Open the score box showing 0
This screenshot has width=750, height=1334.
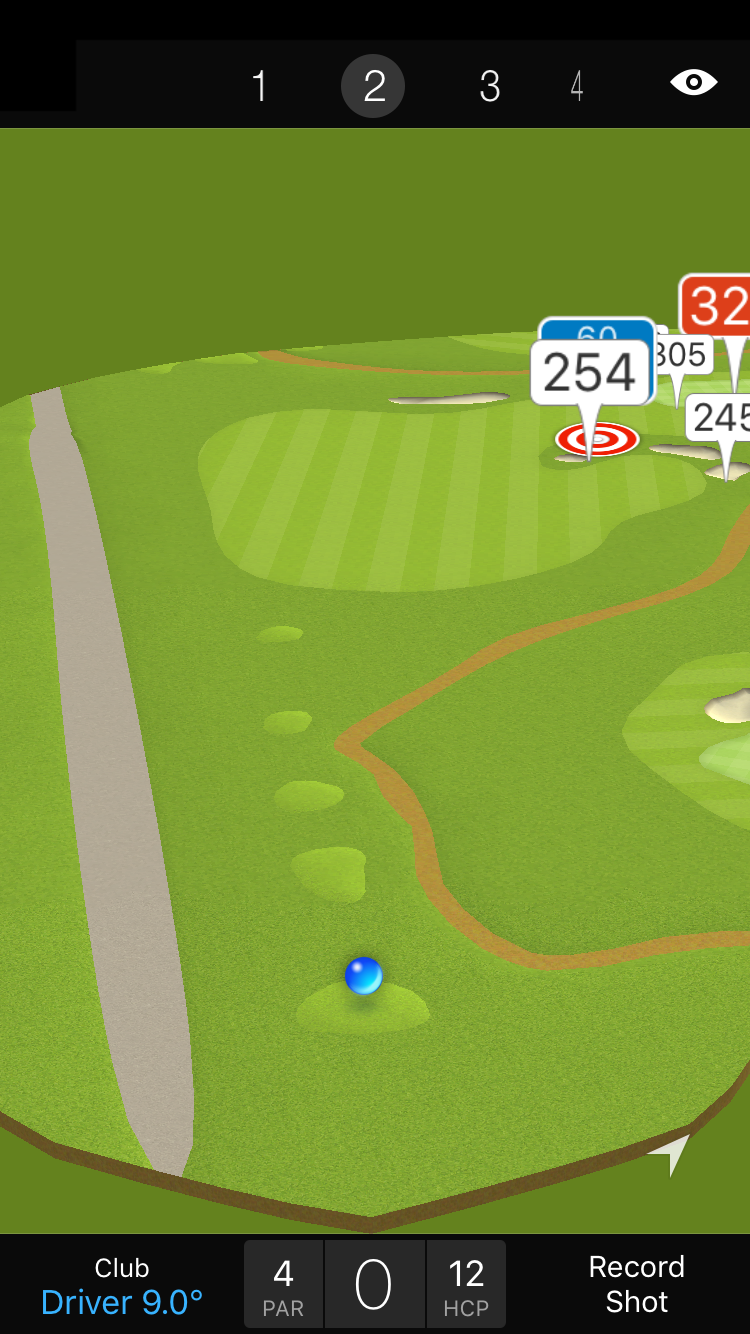374,1285
